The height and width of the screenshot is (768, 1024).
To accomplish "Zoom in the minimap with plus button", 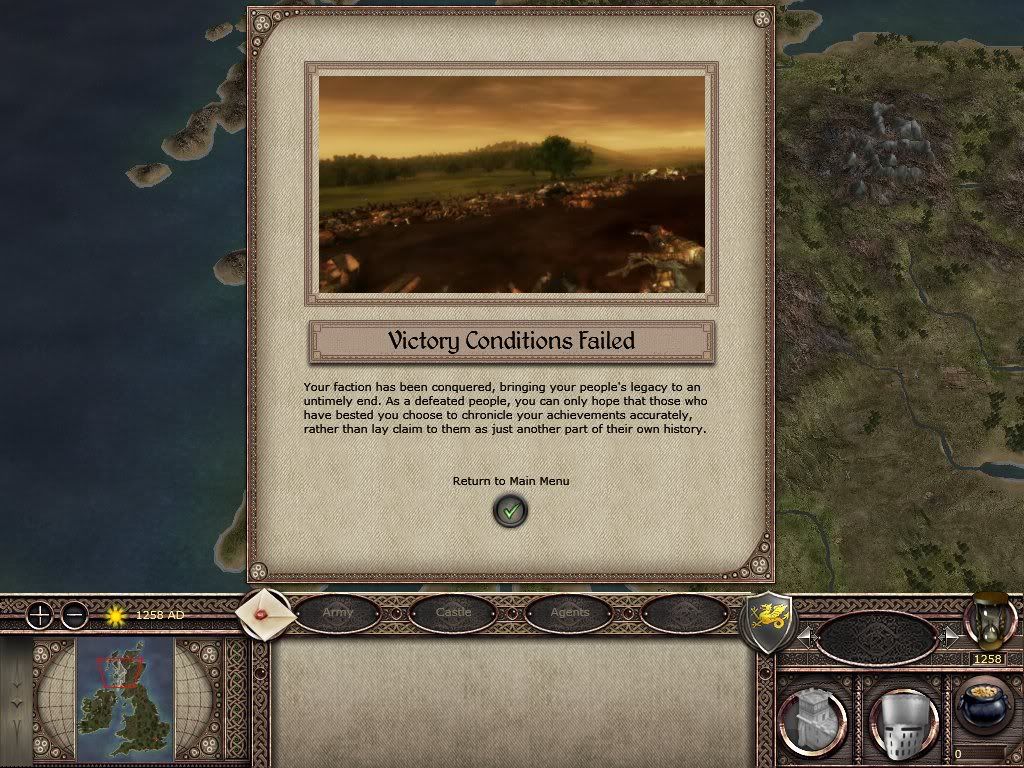I will coord(39,616).
